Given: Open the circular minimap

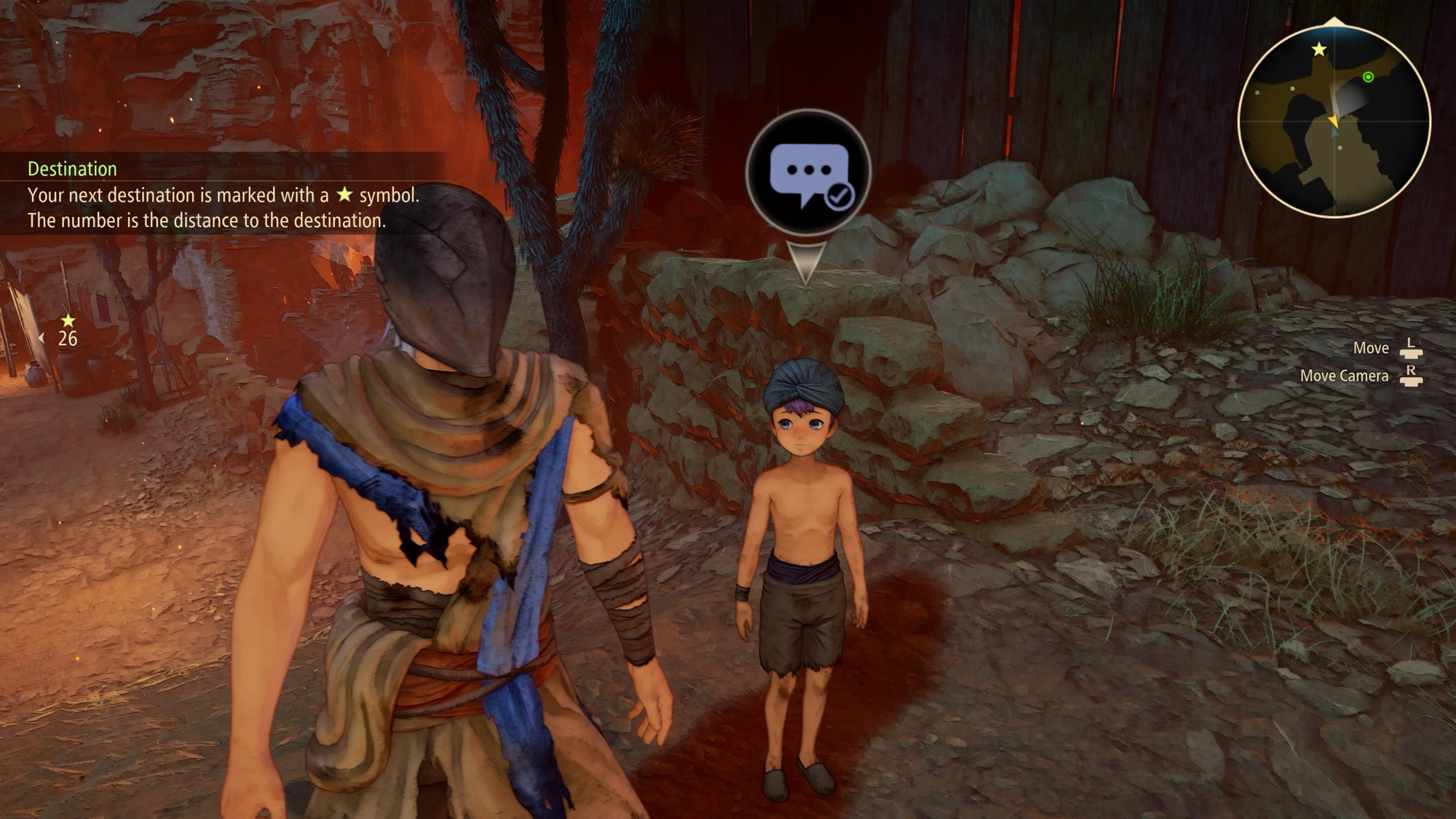Looking at the screenshot, I should coord(1334,122).
